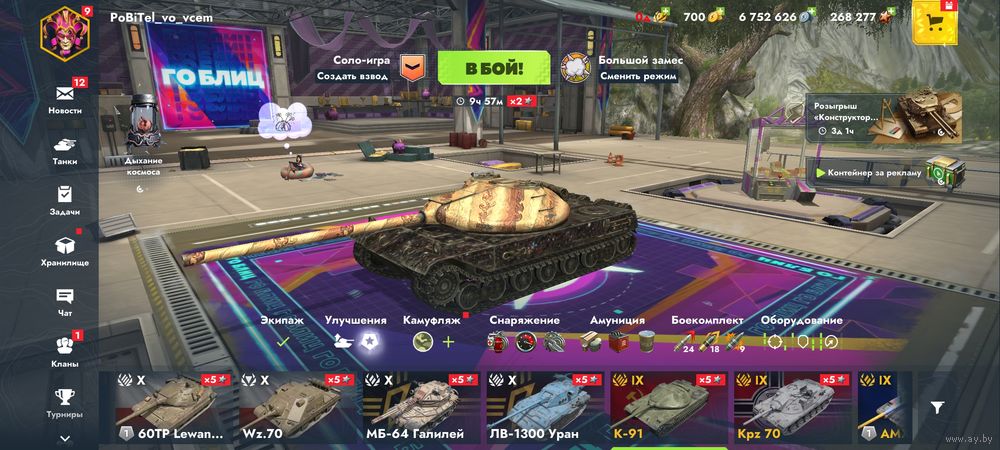This screenshot has height=450, width=1000.
Task: Choose the K-91 tank card
Action: point(662,410)
